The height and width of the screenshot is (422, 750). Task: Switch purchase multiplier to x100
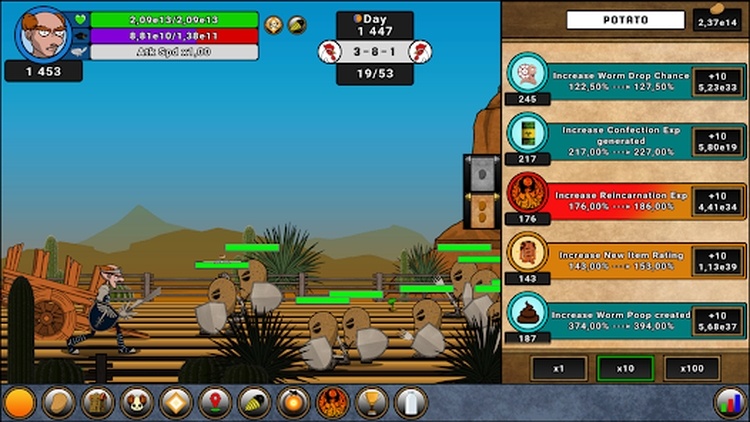click(x=692, y=368)
